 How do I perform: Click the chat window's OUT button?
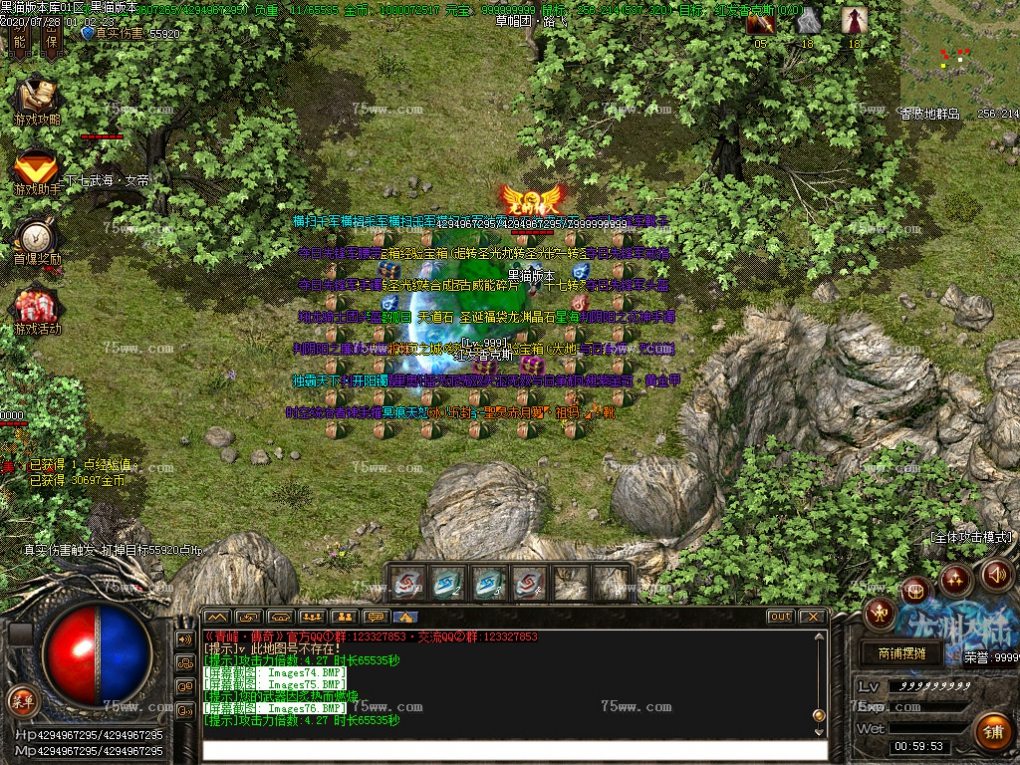[780, 617]
